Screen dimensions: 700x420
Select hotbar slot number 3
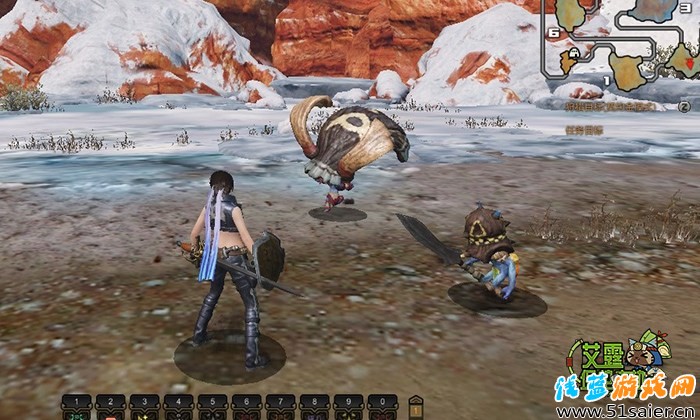144,406
